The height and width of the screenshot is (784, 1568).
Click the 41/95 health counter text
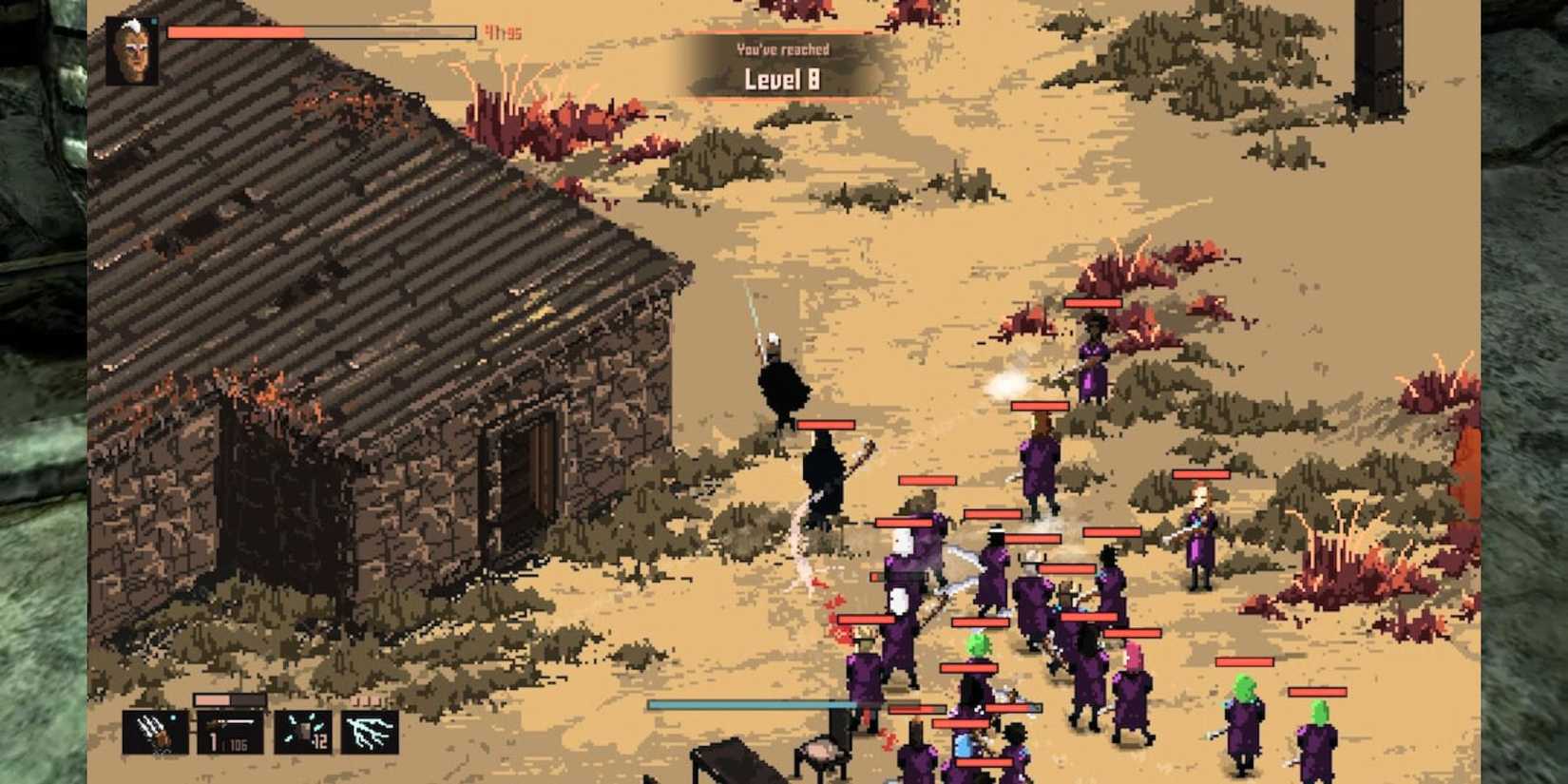point(503,31)
